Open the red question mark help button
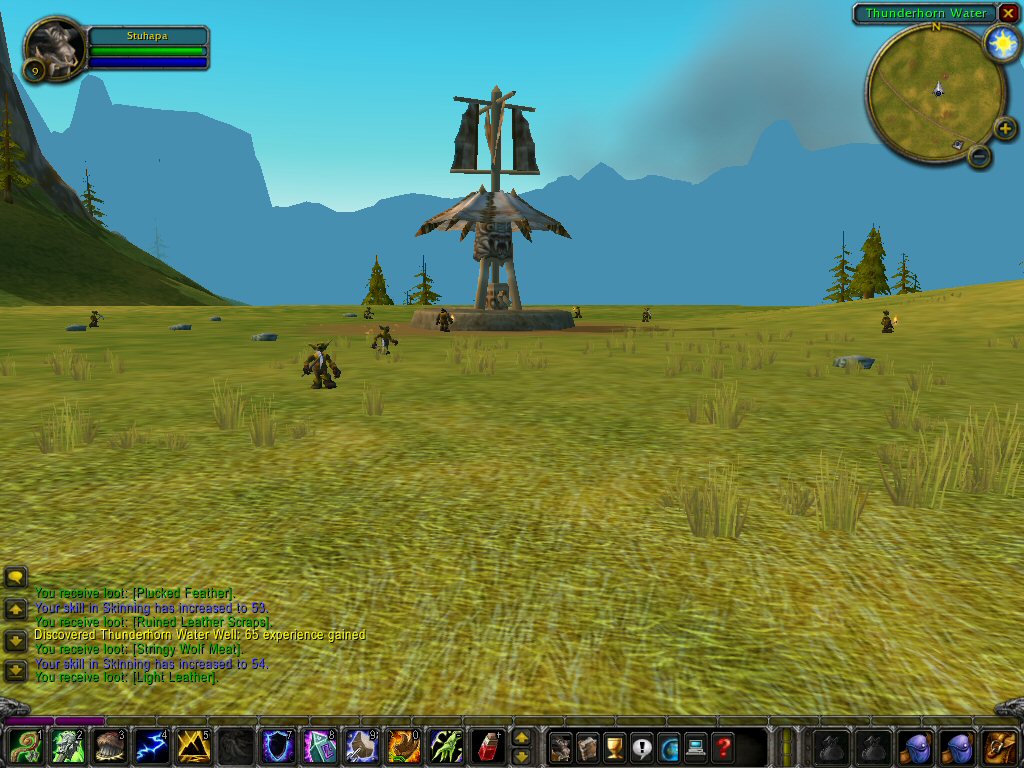Viewport: 1024px width, 768px height. tap(722, 746)
